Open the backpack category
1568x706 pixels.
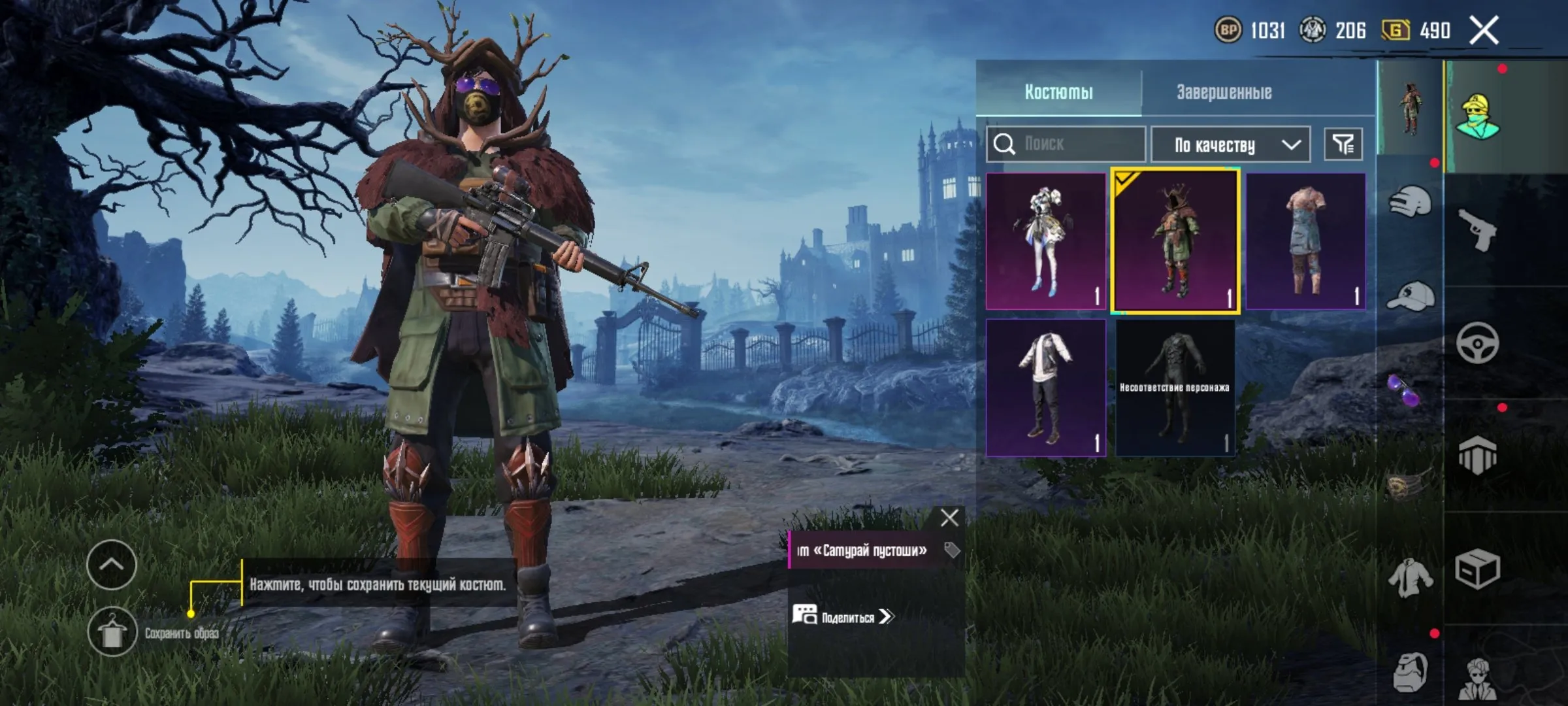(x=1410, y=671)
